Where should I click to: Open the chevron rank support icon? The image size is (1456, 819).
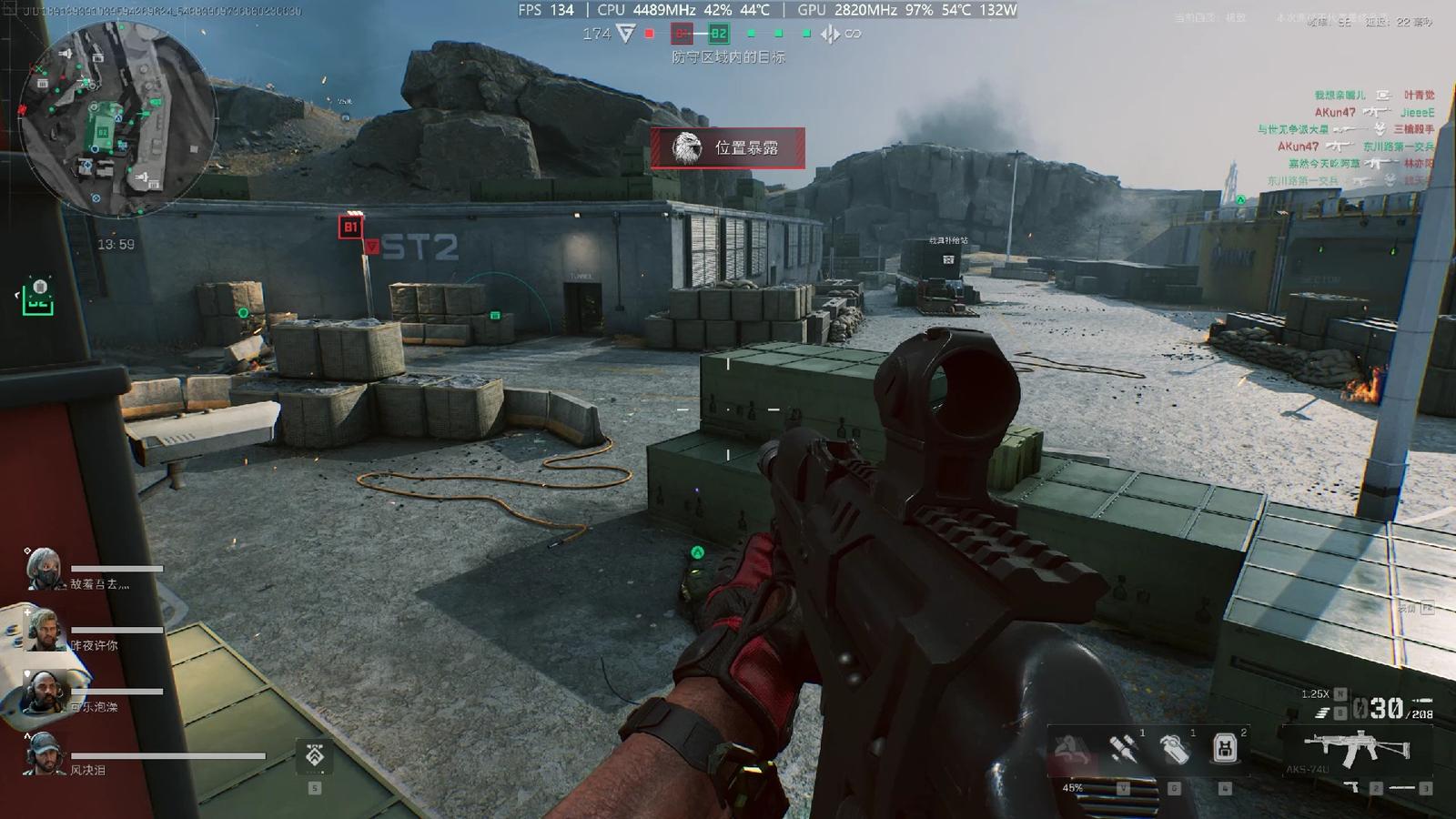point(315,755)
